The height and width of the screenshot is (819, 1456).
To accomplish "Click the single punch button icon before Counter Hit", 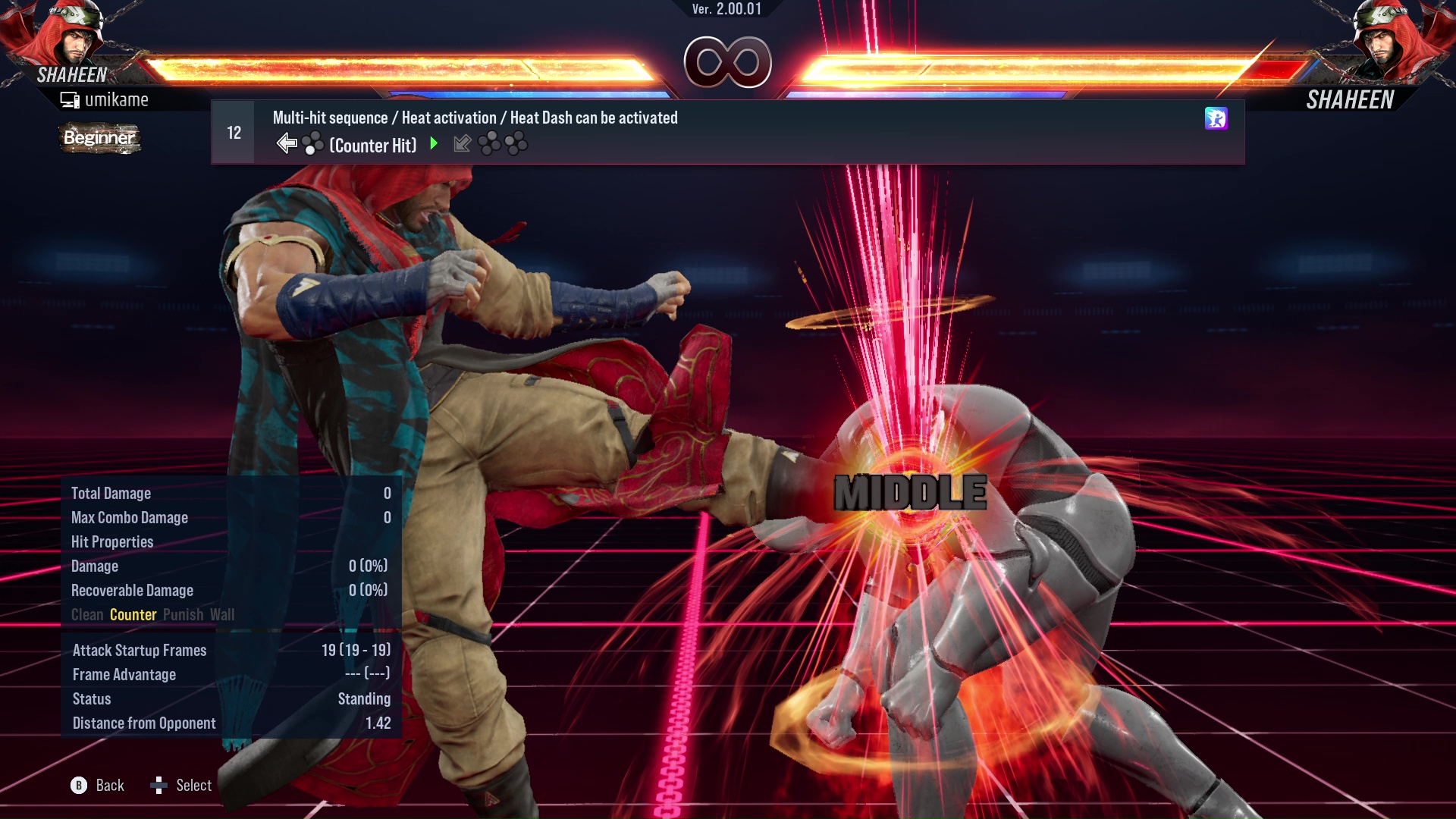I will pyautogui.click(x=312, y=143).
